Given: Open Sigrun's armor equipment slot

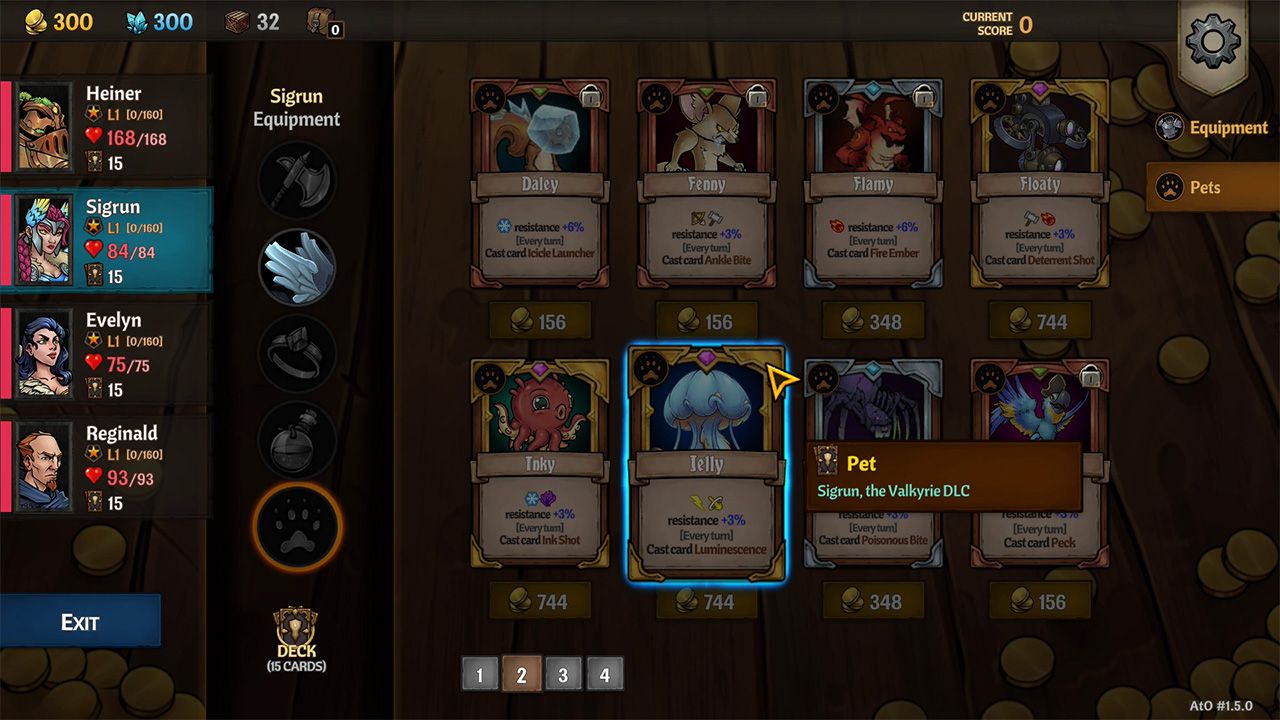Looking at the screenshot, I should point(296,264).
